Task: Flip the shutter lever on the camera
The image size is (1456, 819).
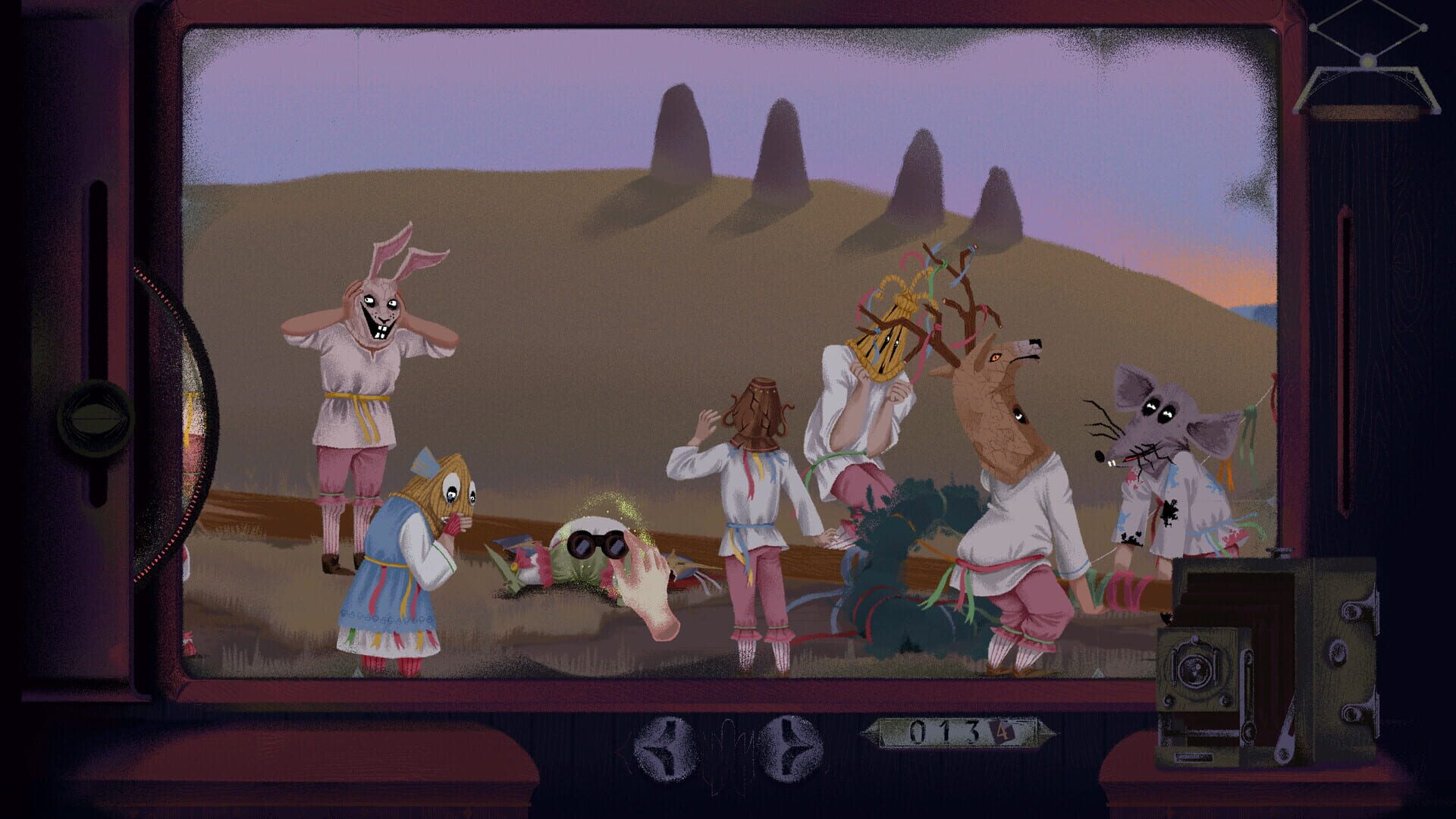Action: [x=1287, y=728]
